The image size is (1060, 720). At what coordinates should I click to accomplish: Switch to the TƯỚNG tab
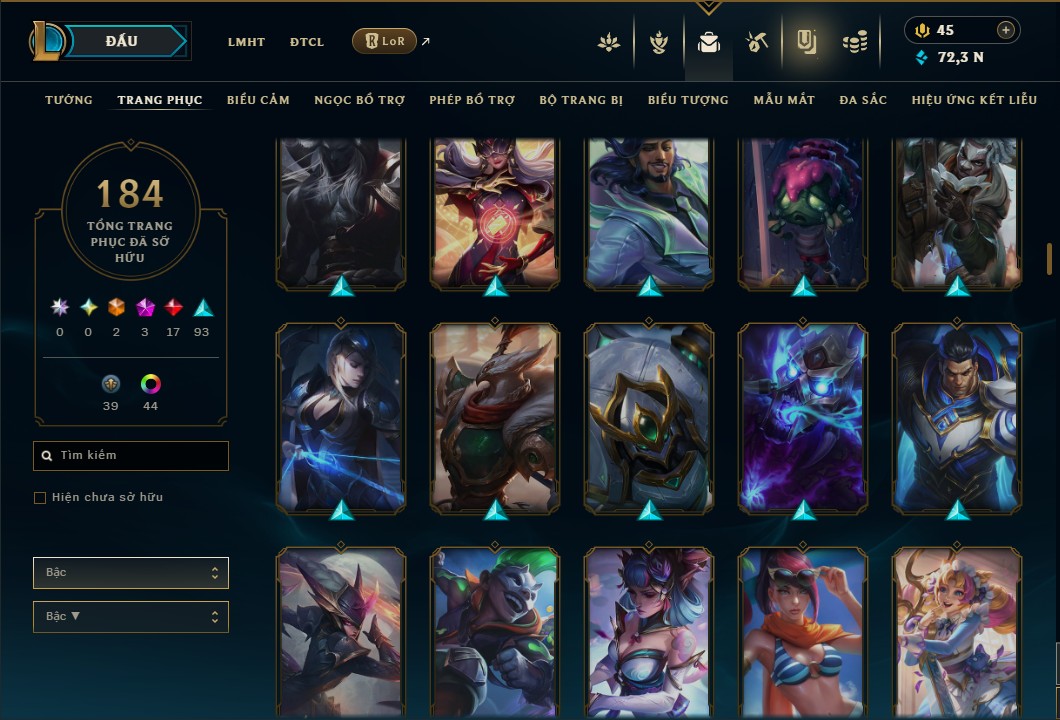(69, 100)
